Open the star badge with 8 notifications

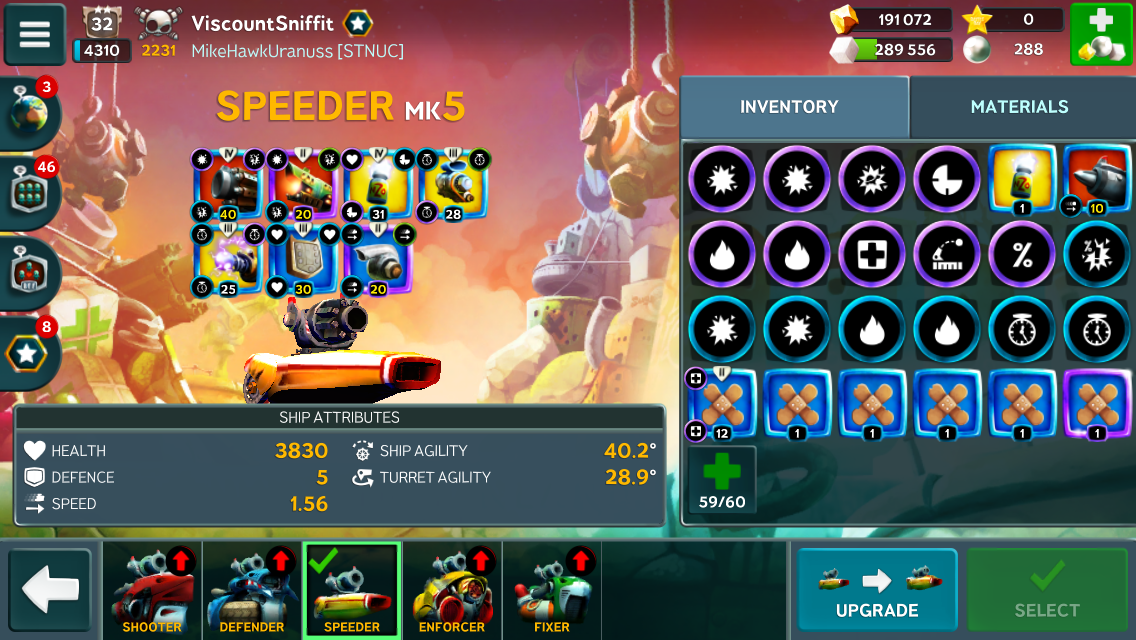click(x=30, y=350)
